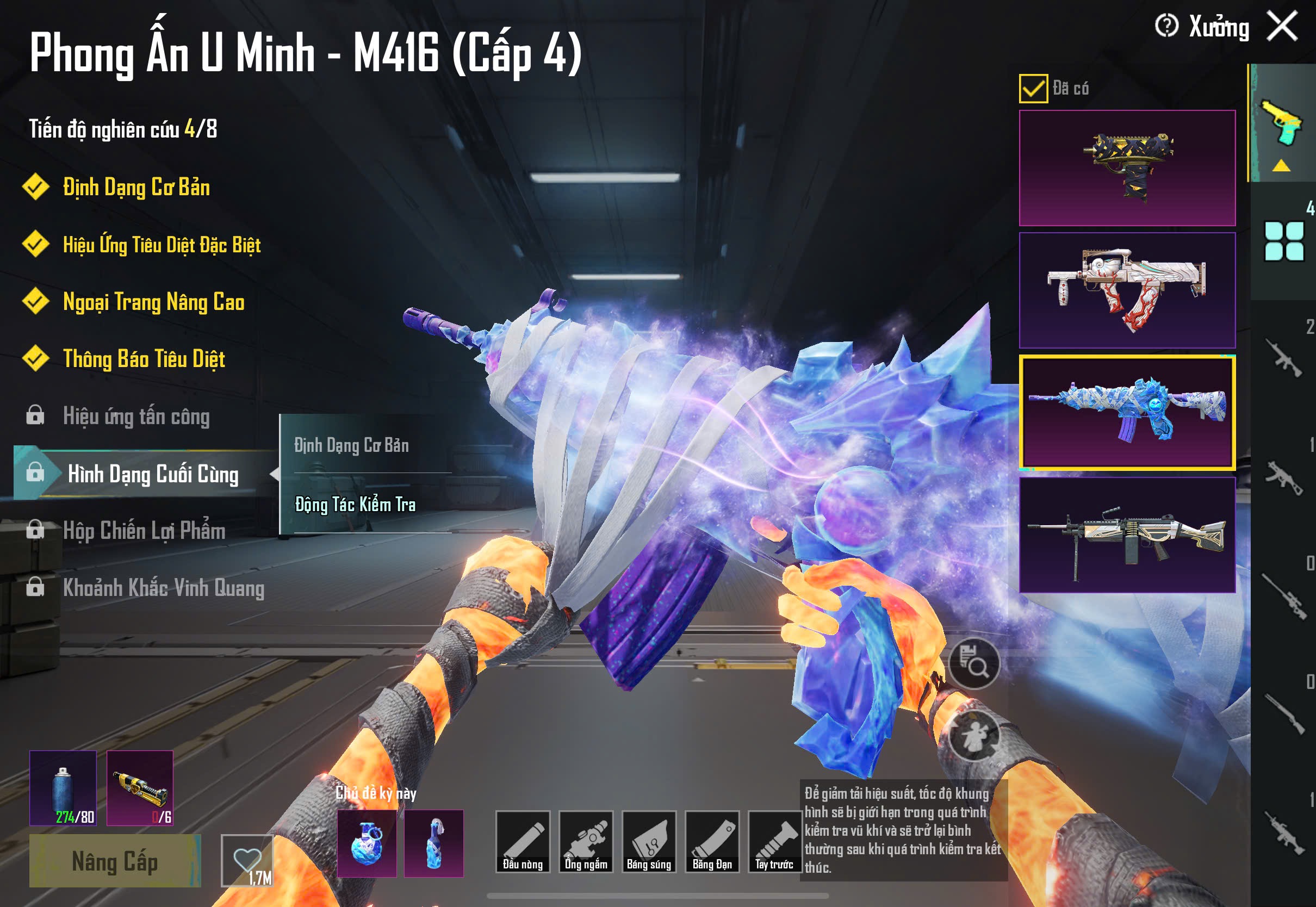Select the blue ice M416 skin thumbnail

(x=1127, y=412)
